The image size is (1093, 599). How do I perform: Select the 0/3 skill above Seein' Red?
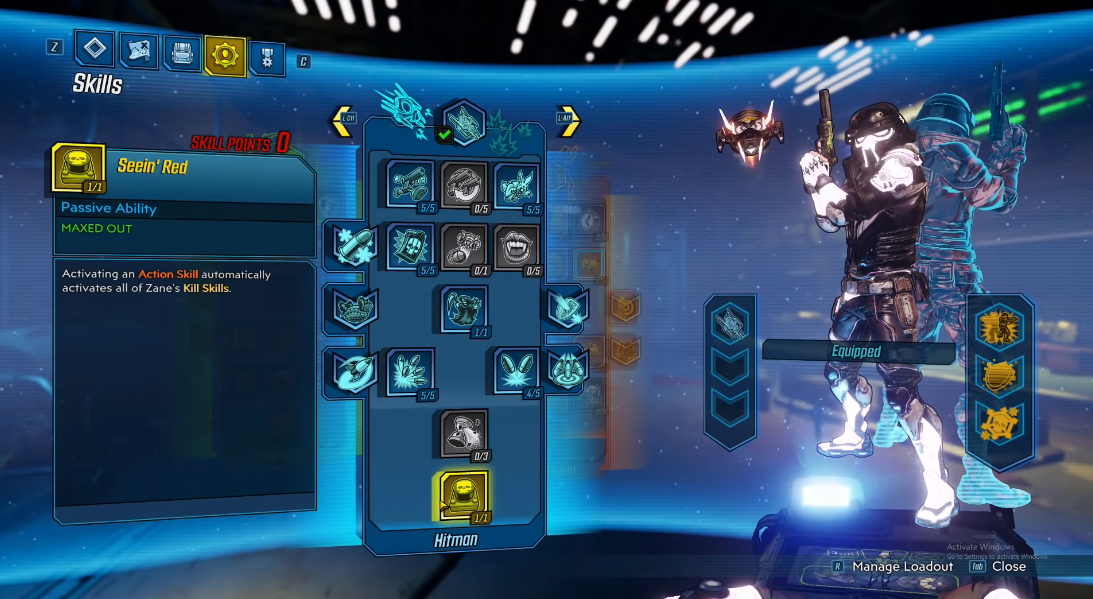coord(463,432)
